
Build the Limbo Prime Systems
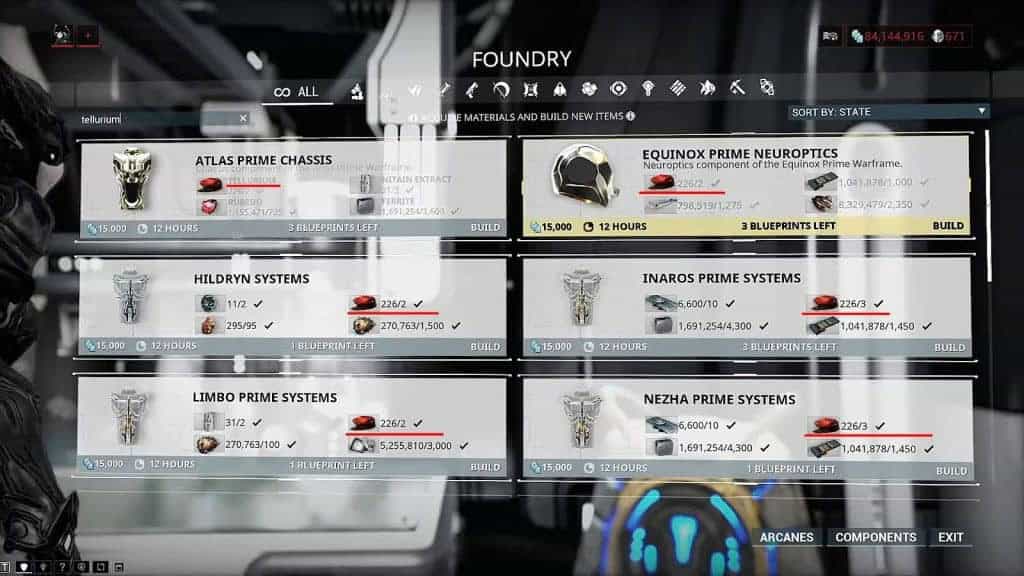pos(487,465)
